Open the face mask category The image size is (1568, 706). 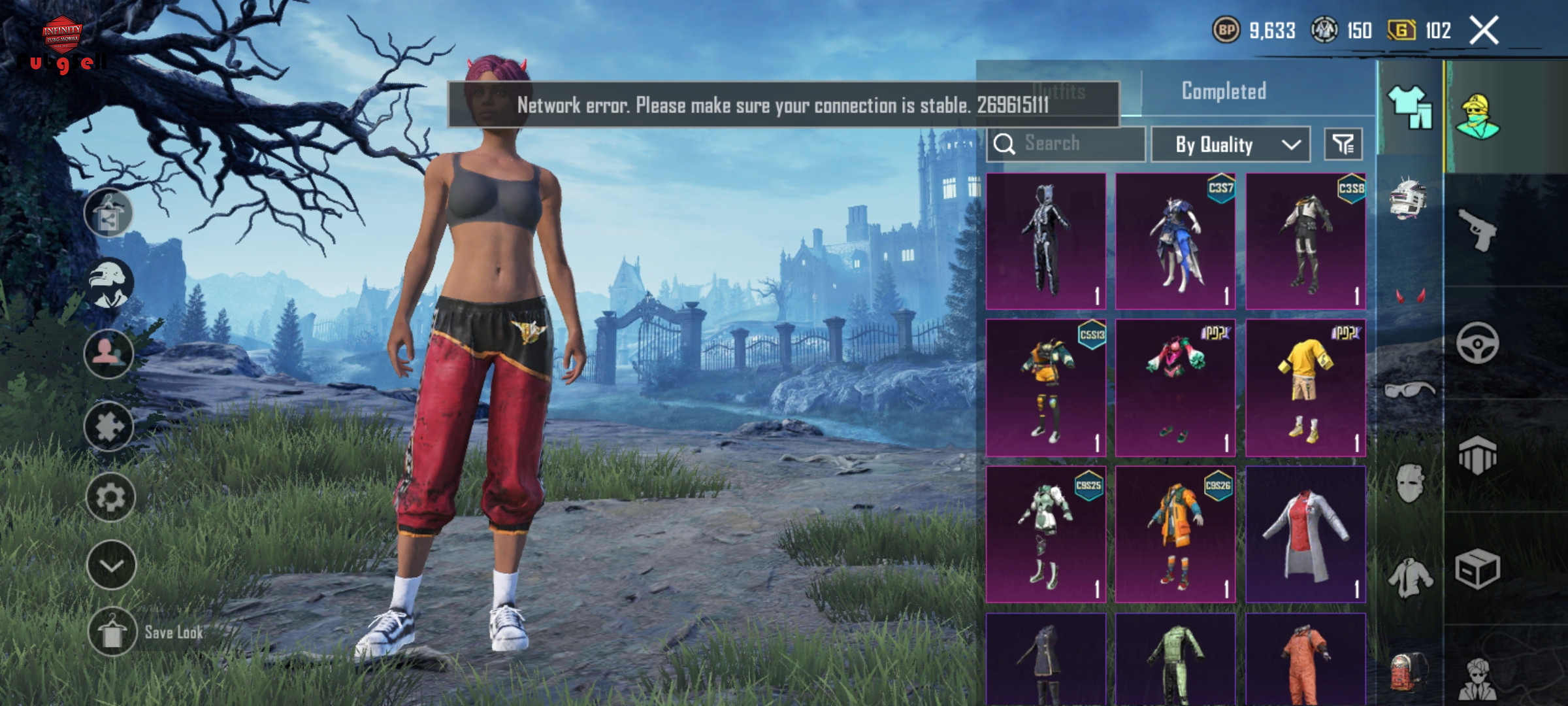(1409, 484)
